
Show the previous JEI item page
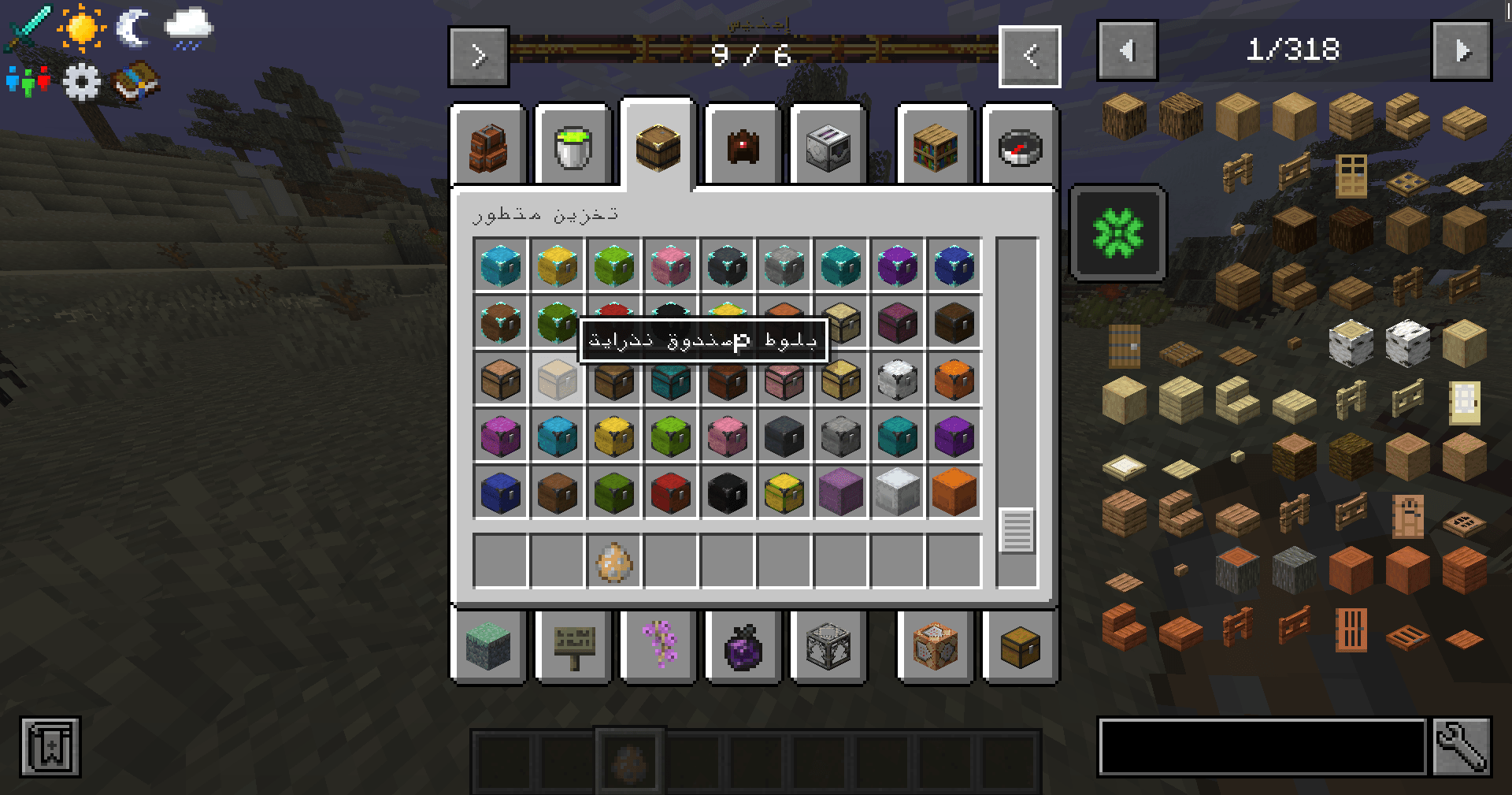point(1128,51)
